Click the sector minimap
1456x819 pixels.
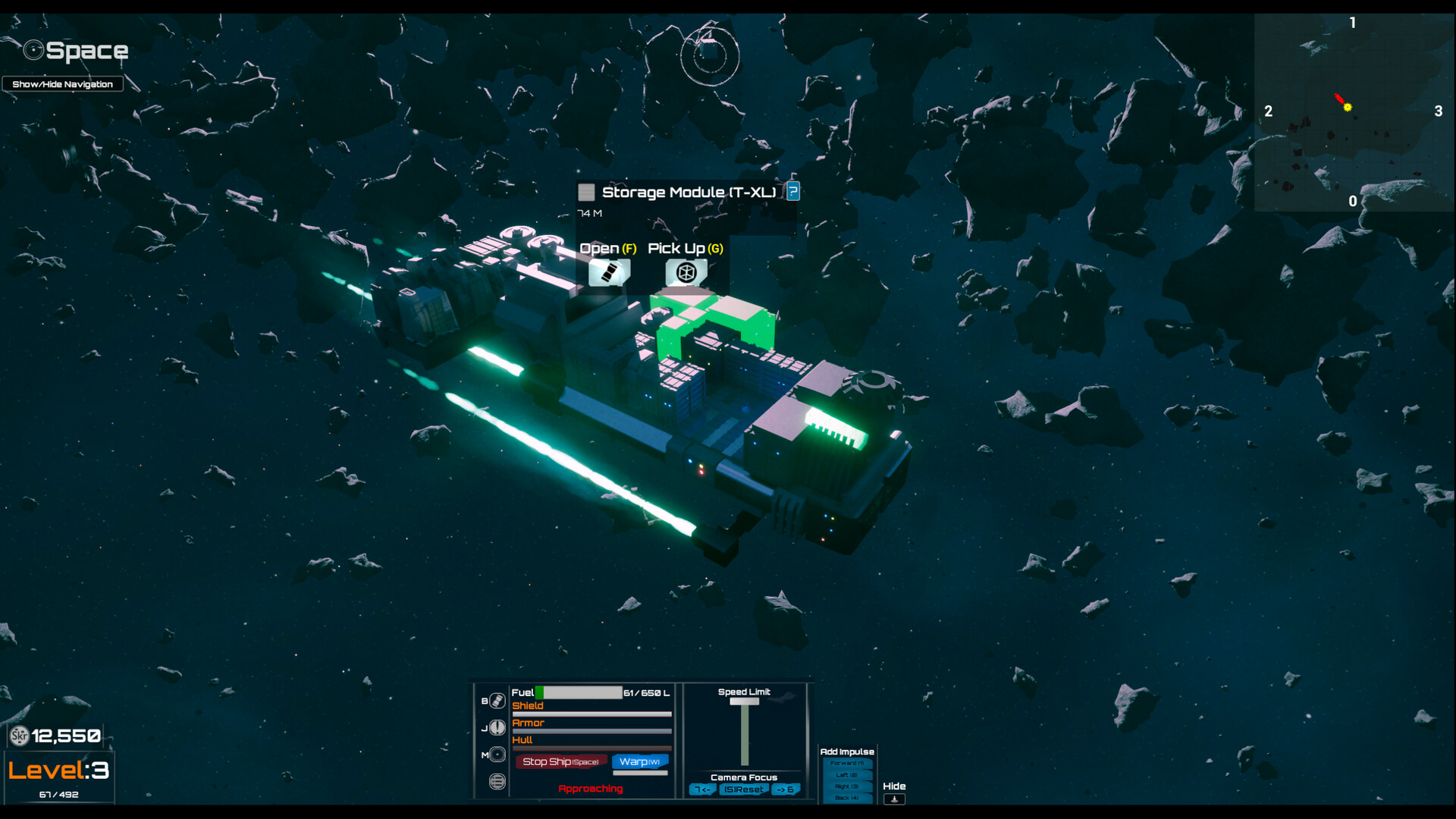(x=1354, y=112)
